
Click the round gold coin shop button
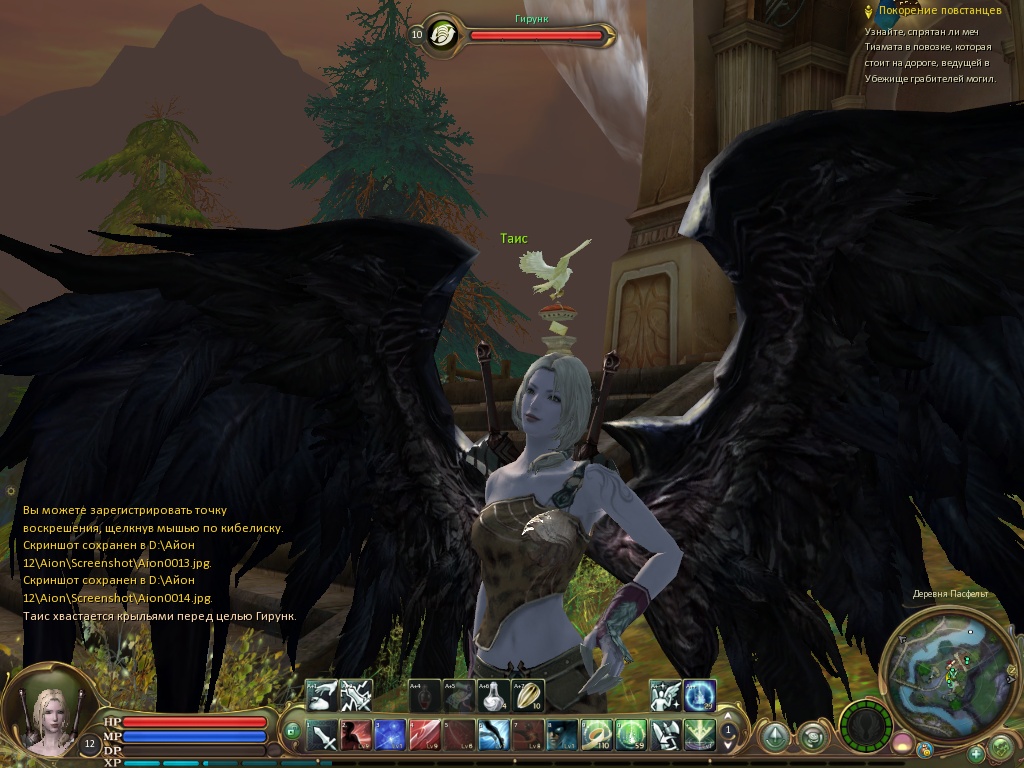point(926,748)
